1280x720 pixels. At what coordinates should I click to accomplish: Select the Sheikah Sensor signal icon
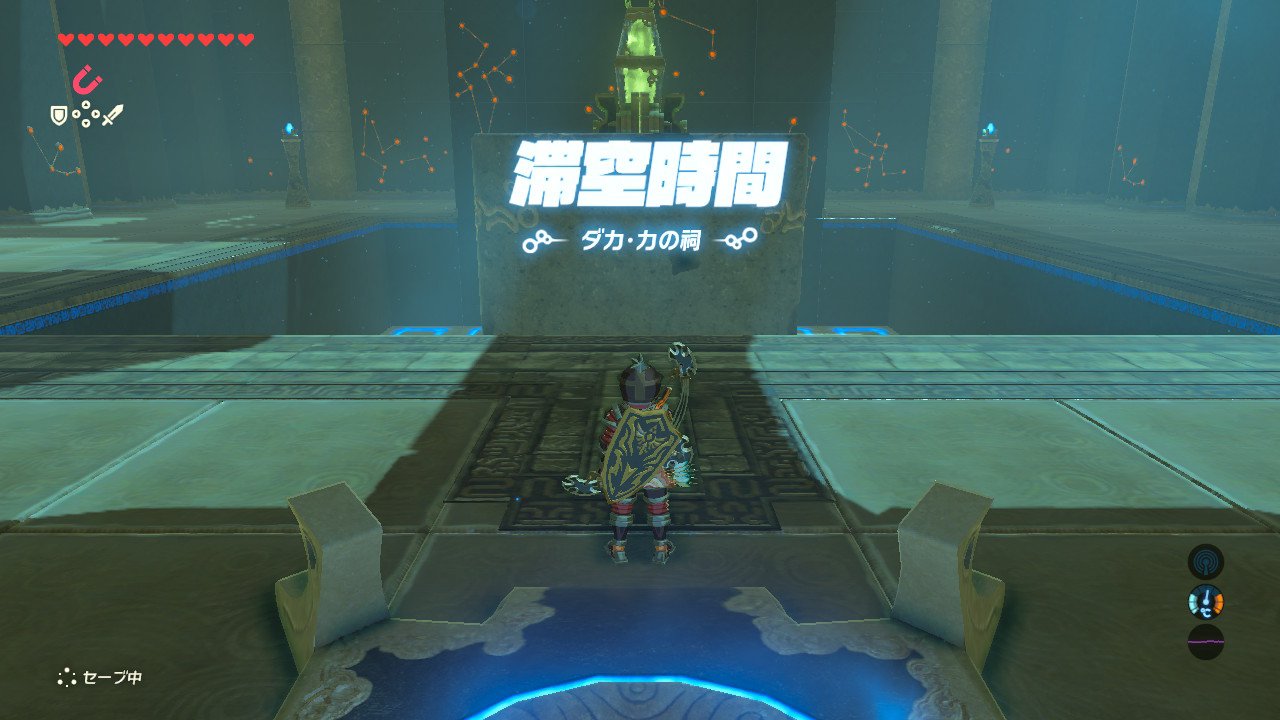pyautogui.click(x=1205, y=561)
